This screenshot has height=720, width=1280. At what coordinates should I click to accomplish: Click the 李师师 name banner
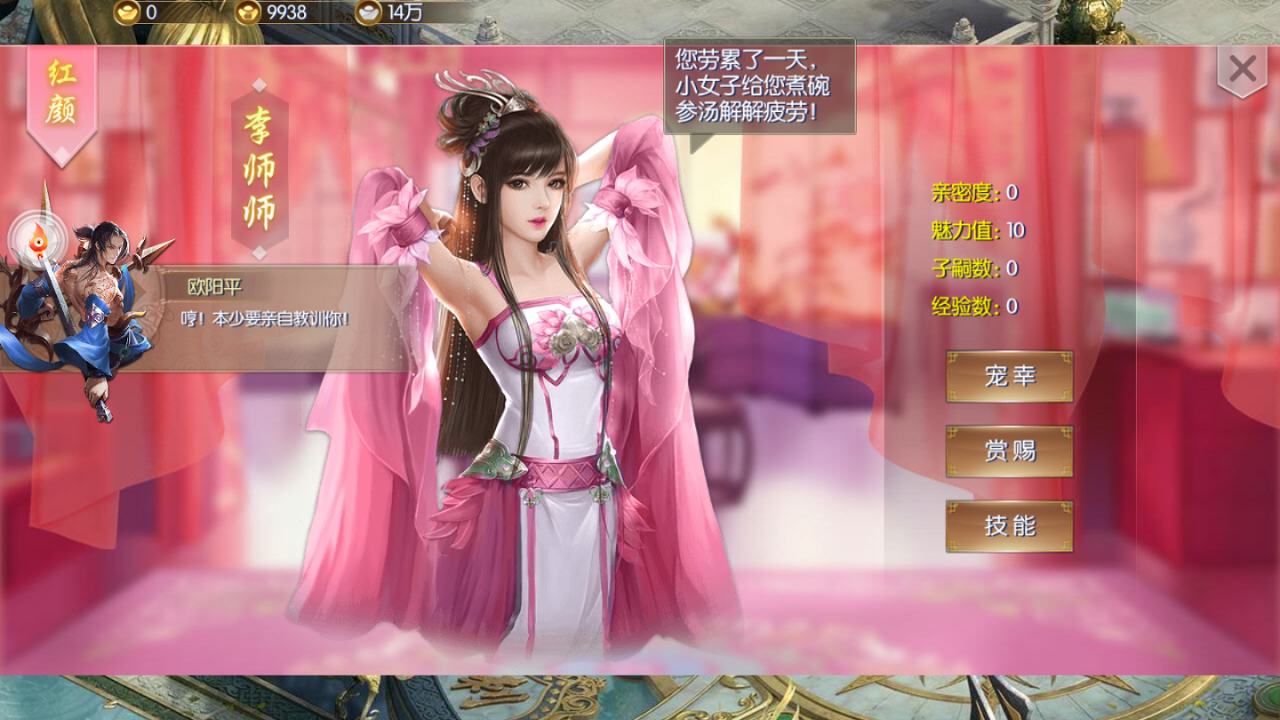tap(260, 168)
